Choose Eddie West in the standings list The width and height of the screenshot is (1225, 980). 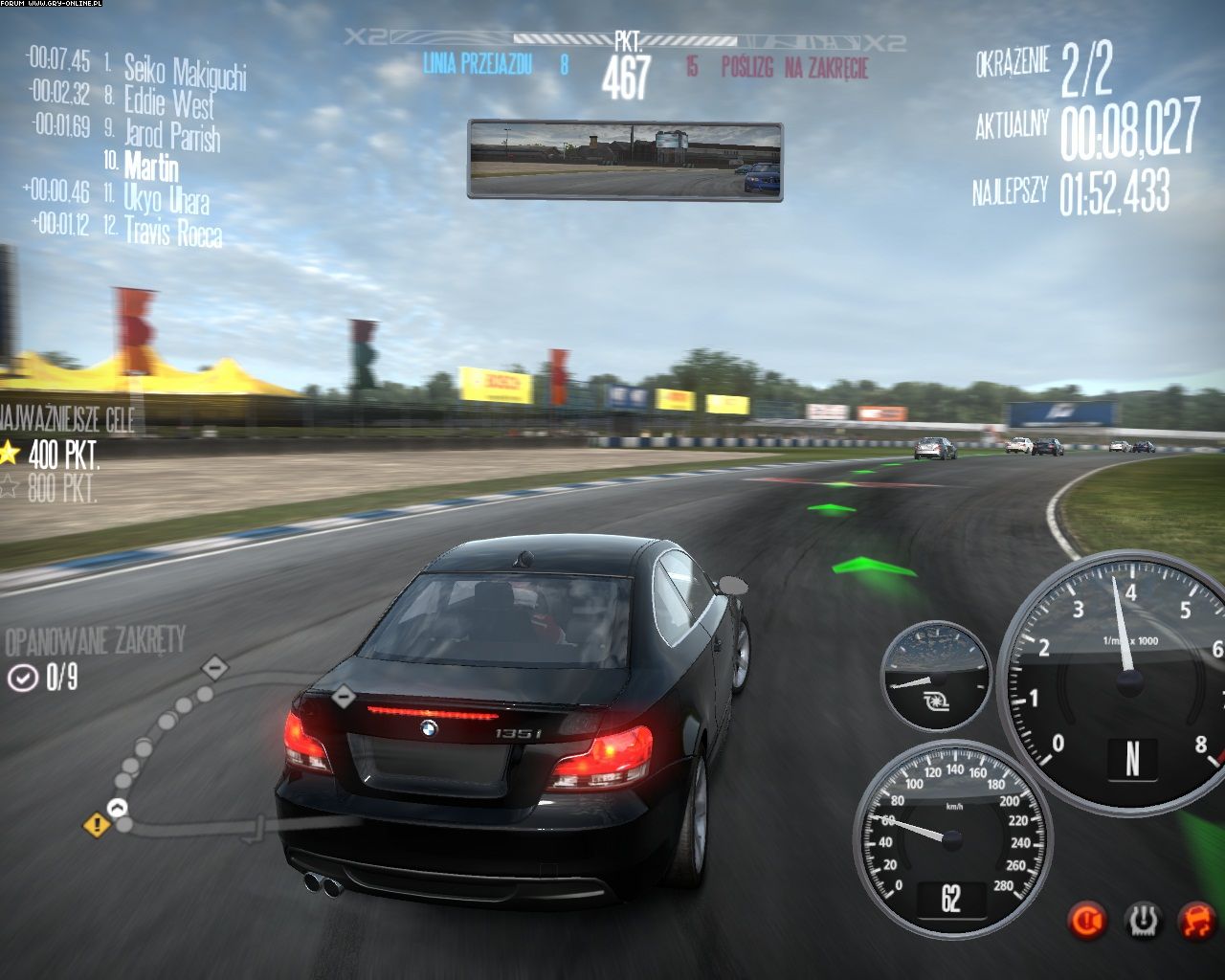coord(168,101)
